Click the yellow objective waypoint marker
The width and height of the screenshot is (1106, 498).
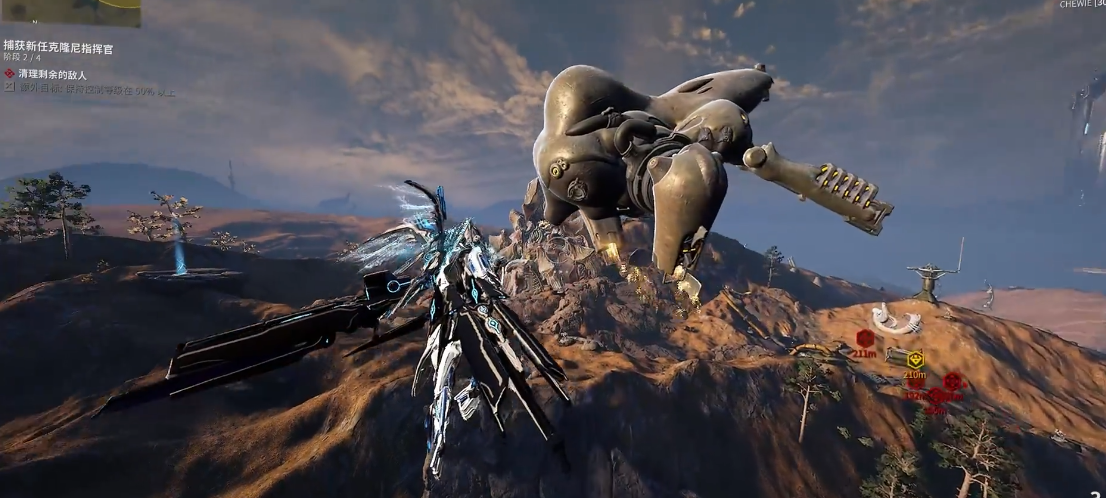click(x=915, y=359)
